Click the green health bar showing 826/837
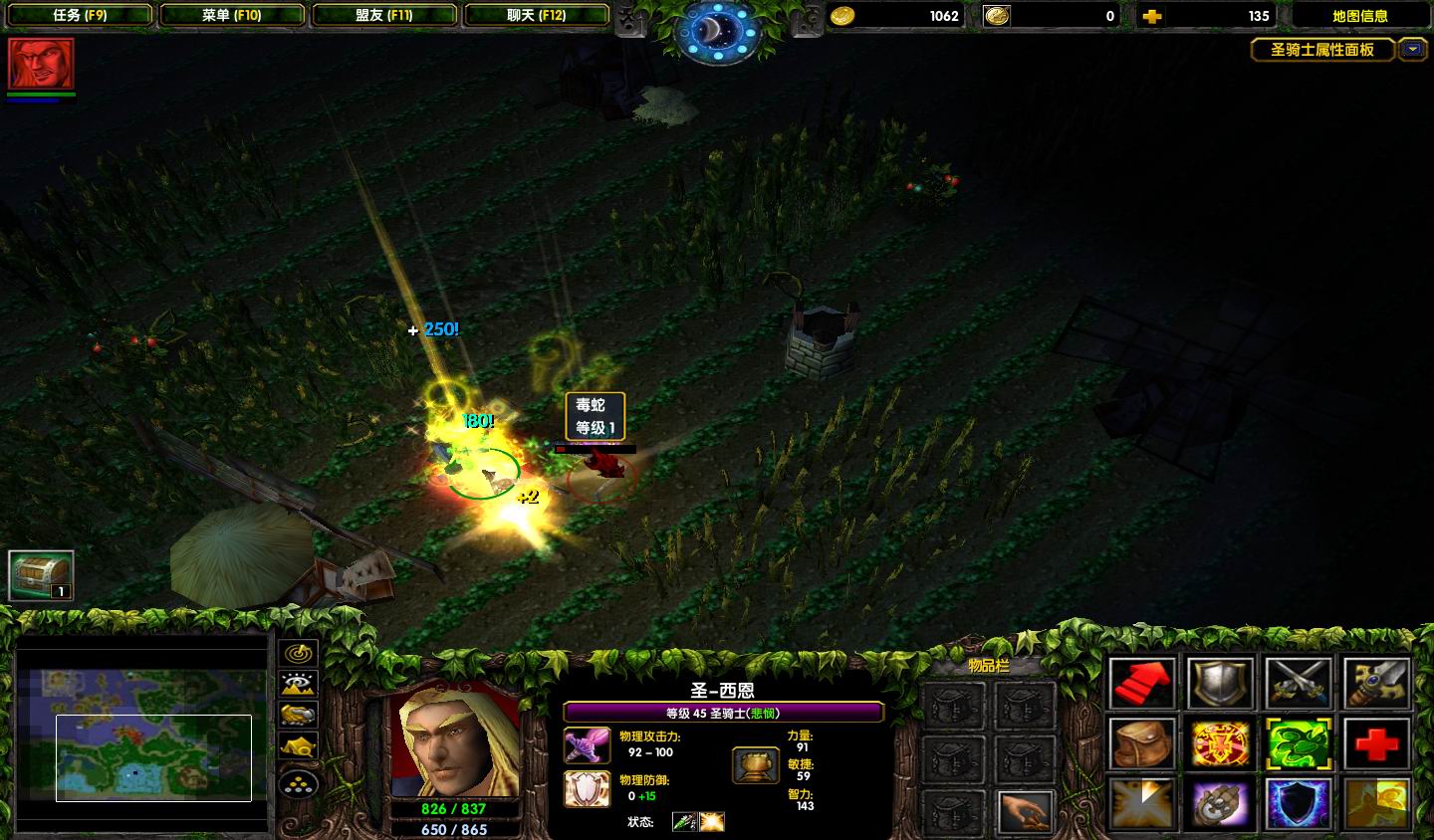1434x840 pixels. click(x=455, y=809)
